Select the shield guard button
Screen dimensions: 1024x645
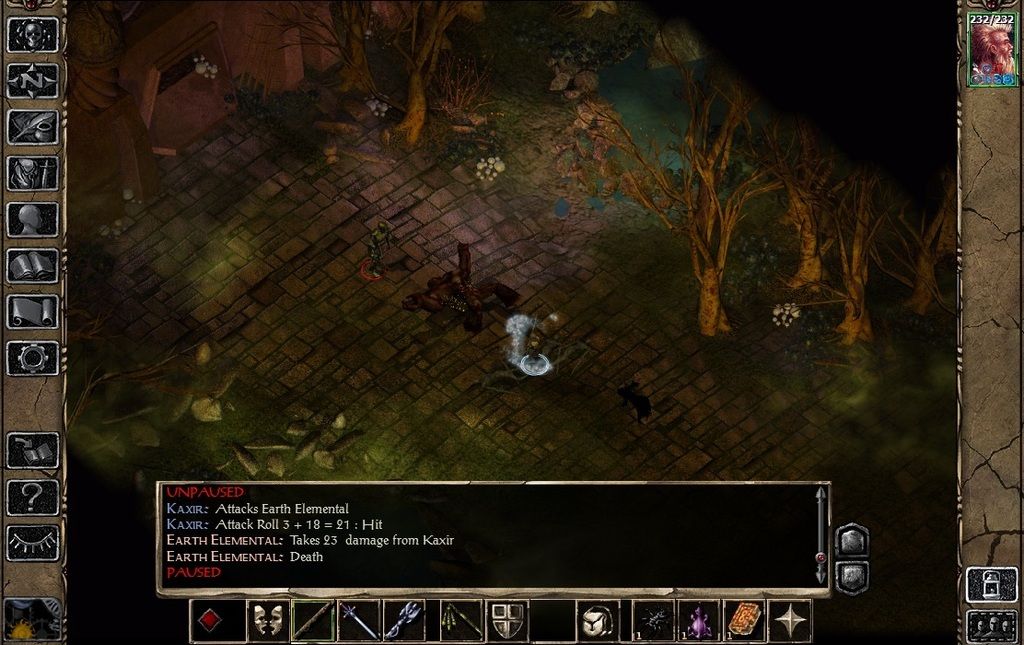(x=507, y=621)
